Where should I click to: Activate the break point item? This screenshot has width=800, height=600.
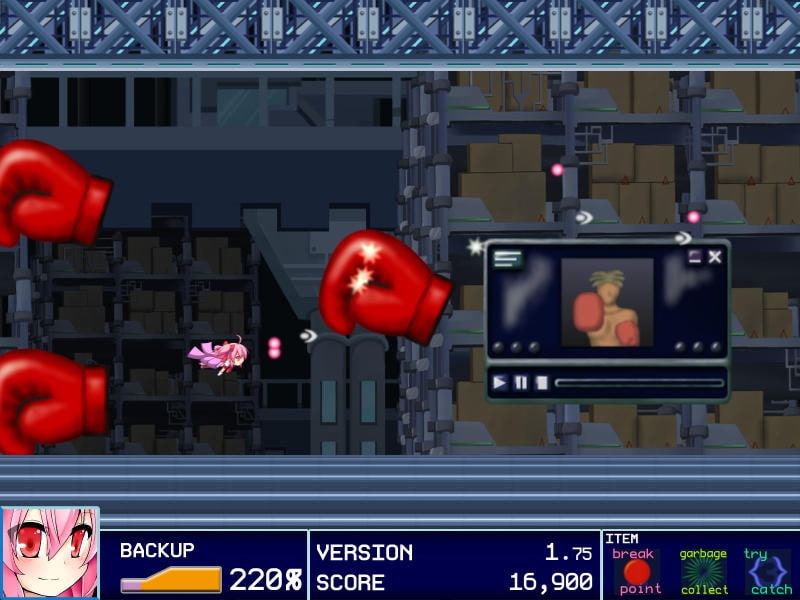[637, 571]
